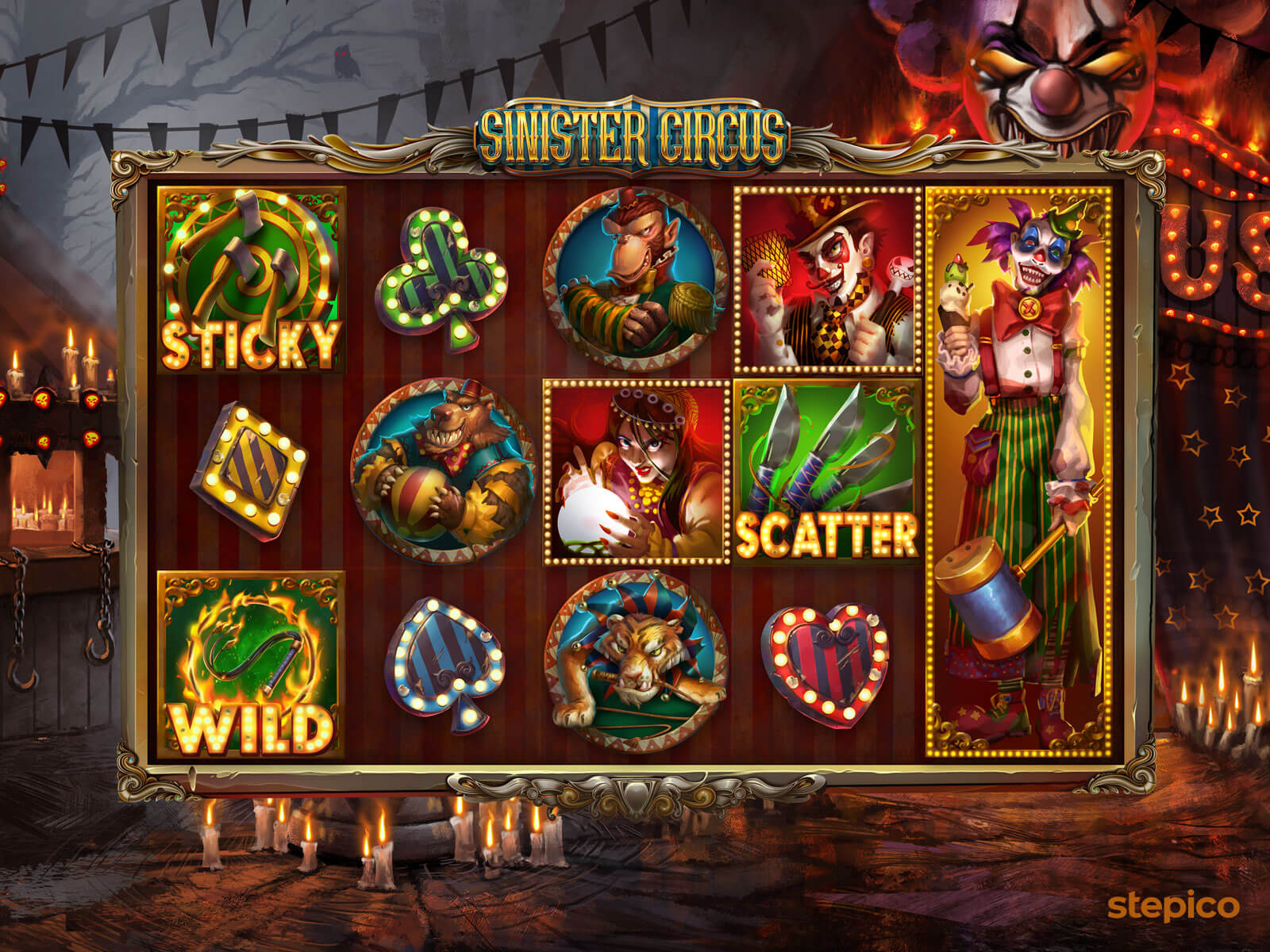The image size is (1270, 952).
Task: Pick the yellow diamond symbol
Action: (249, 471)
